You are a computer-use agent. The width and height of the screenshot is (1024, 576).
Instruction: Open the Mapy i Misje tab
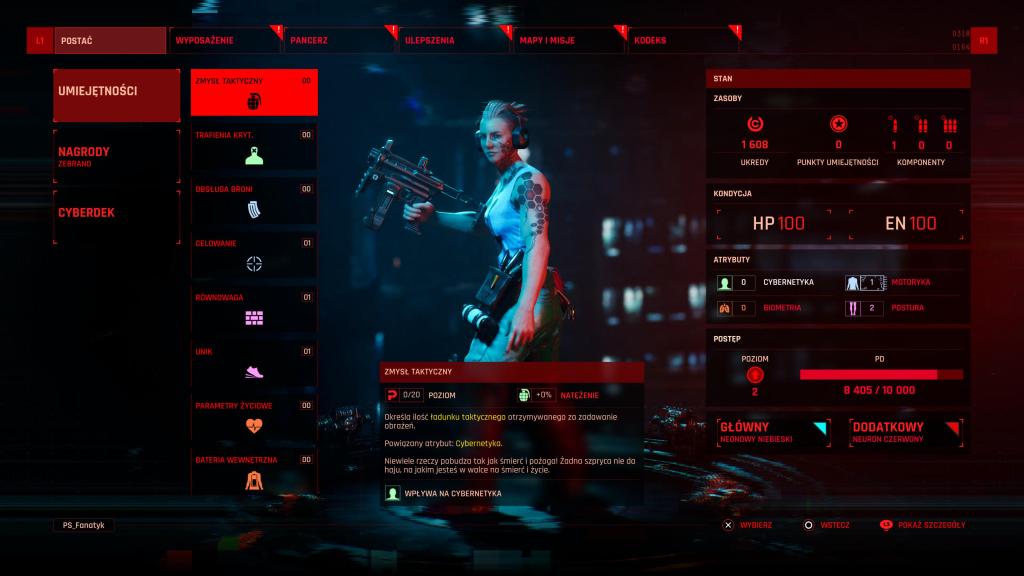568,41
